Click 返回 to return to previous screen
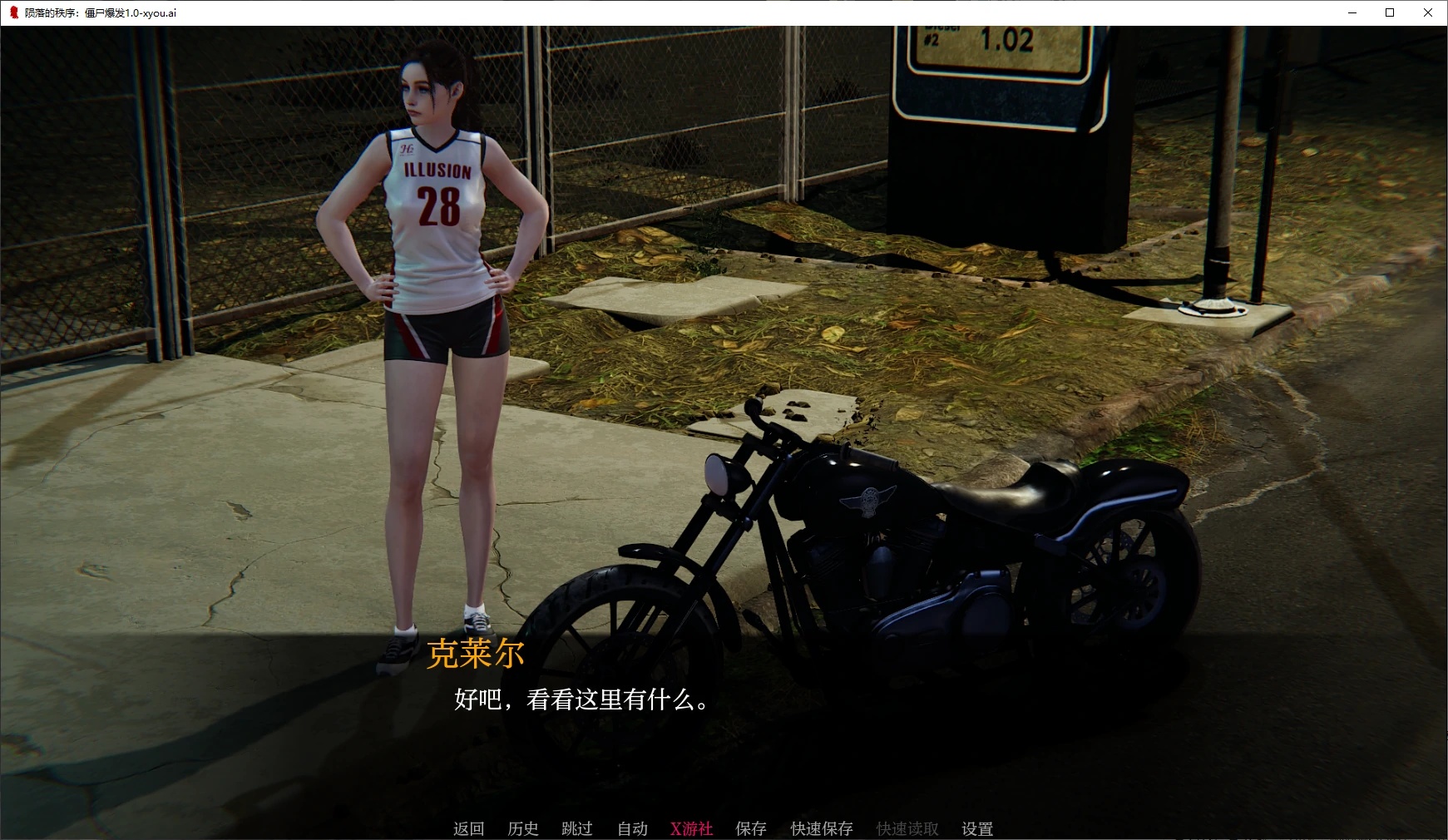The width and height of the screenshot is (1448, 840). pos(468,828)
